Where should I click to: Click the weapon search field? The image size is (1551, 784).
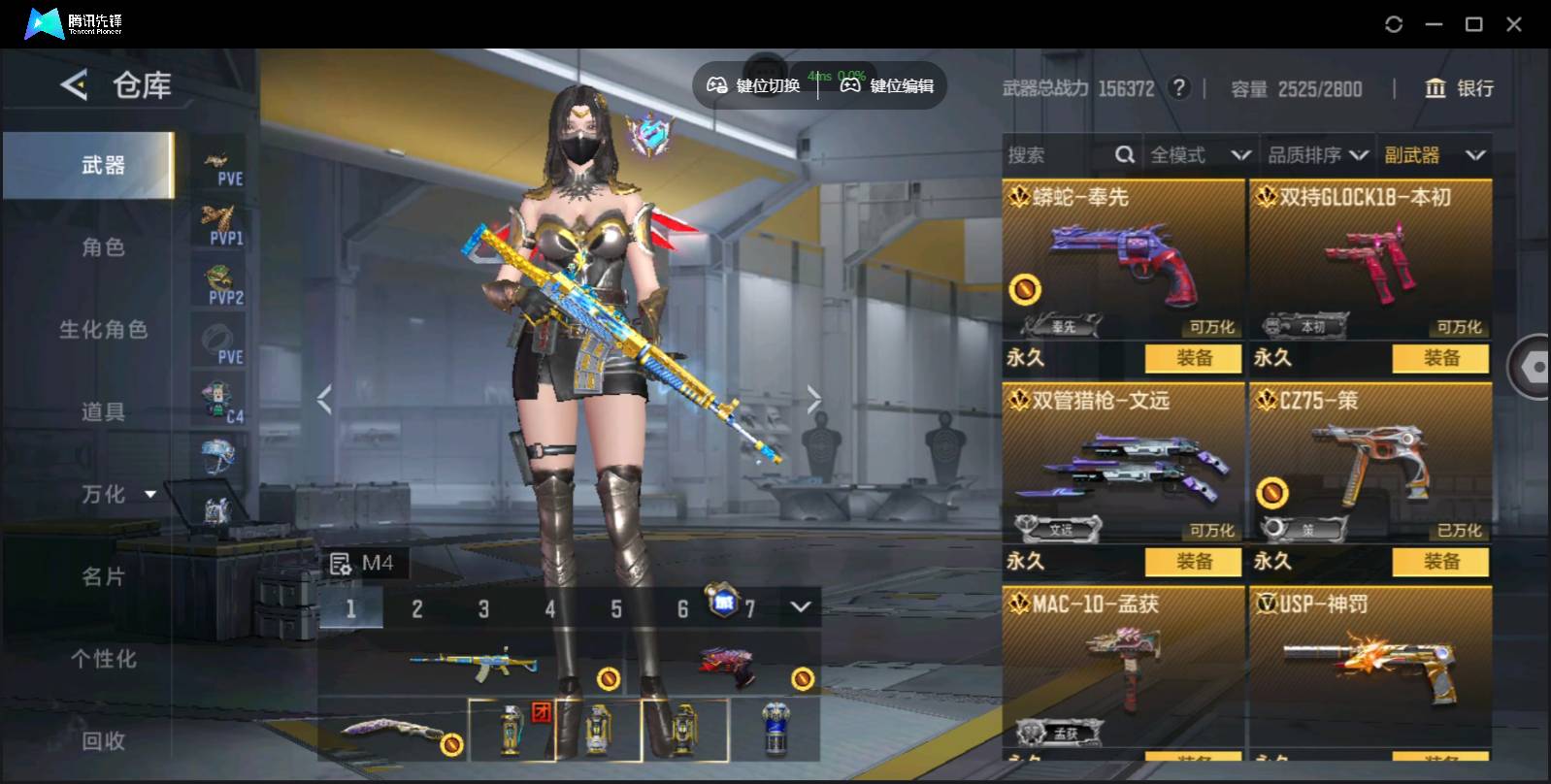coord(1058,155)
